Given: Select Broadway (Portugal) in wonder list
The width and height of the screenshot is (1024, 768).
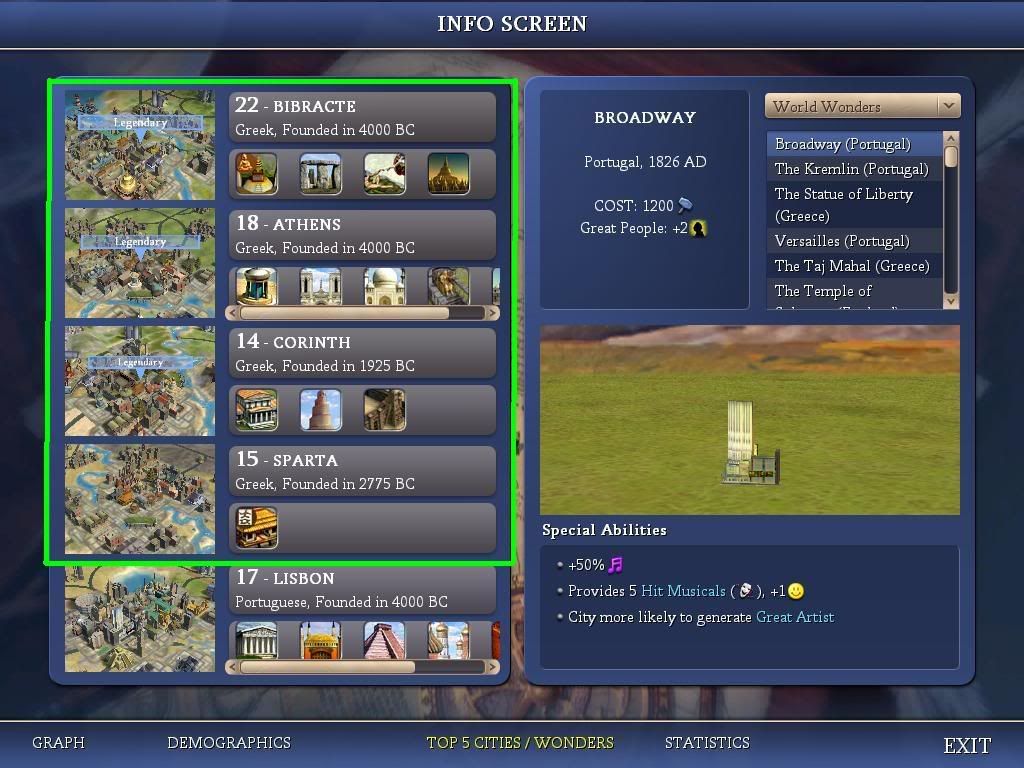Looking at the screenshot, I should [842, 144].
